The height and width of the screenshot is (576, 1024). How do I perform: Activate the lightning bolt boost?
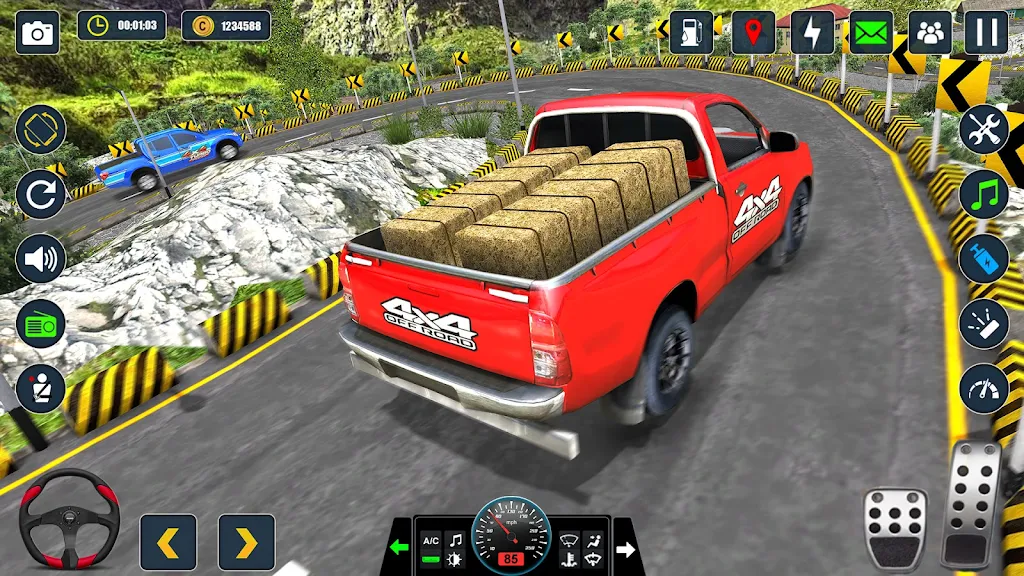812,33
